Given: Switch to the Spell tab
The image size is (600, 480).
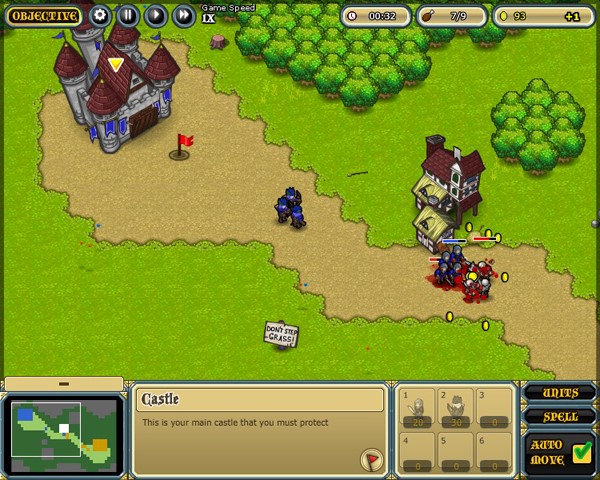Looking at the screenshot, I should (560, 417).
